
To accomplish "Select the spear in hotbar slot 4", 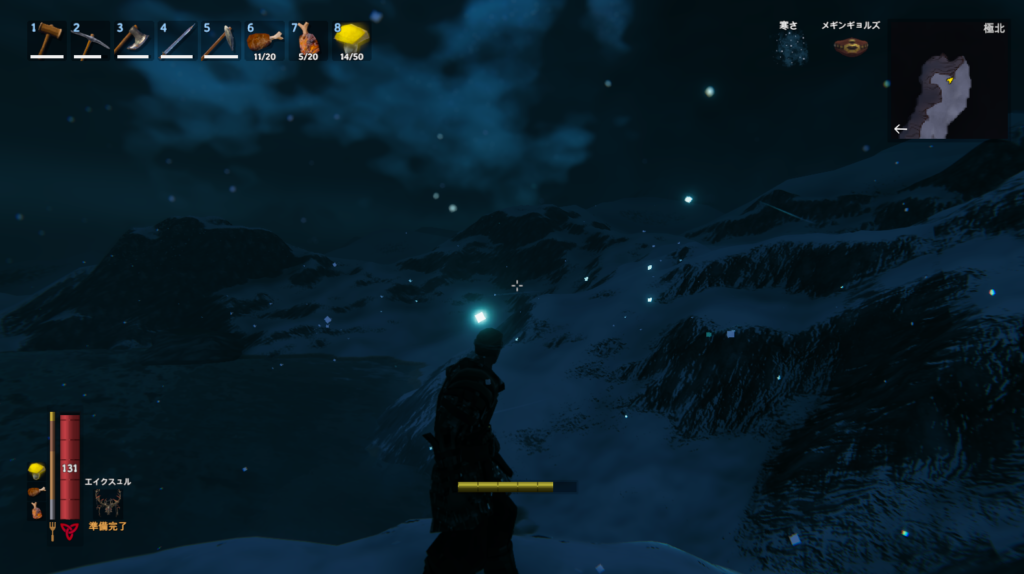I will pyautogui.click(x=177, y=40).
